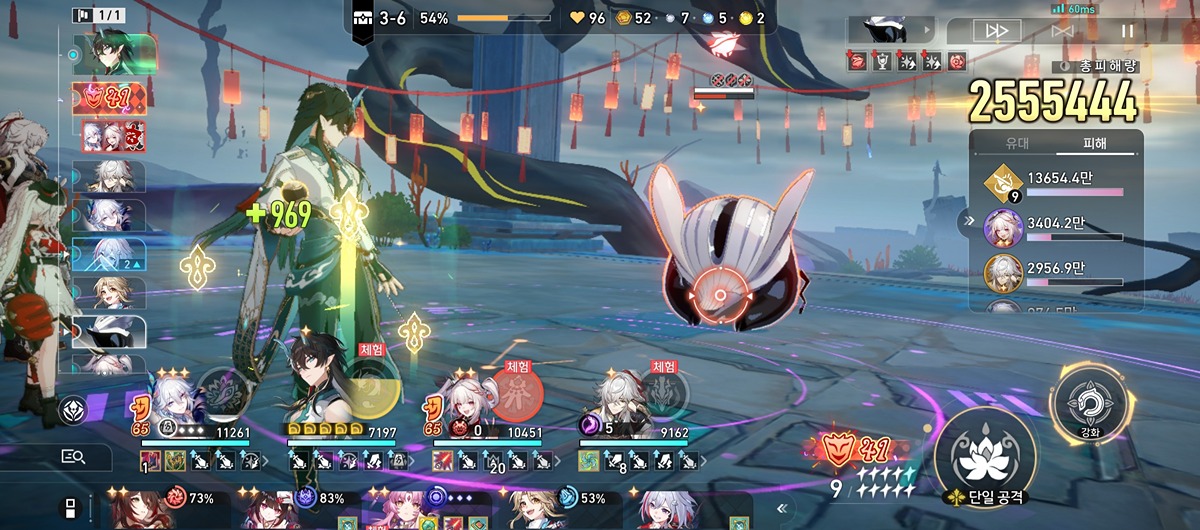Pause the battle
1200x530 pixels.
click(1128, 31)
